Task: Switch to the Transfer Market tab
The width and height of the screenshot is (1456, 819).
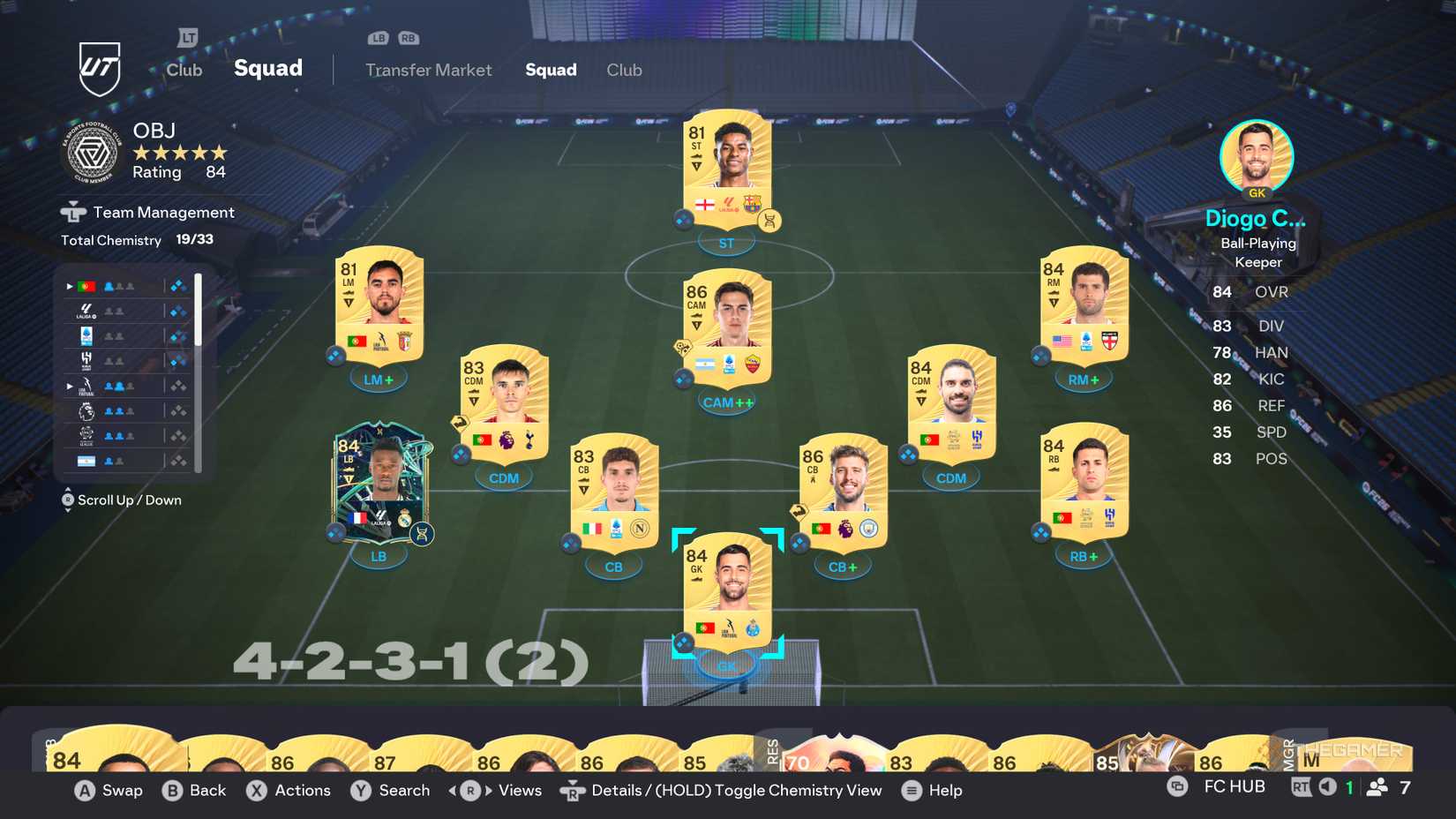Action: click(x=429, y=70)
